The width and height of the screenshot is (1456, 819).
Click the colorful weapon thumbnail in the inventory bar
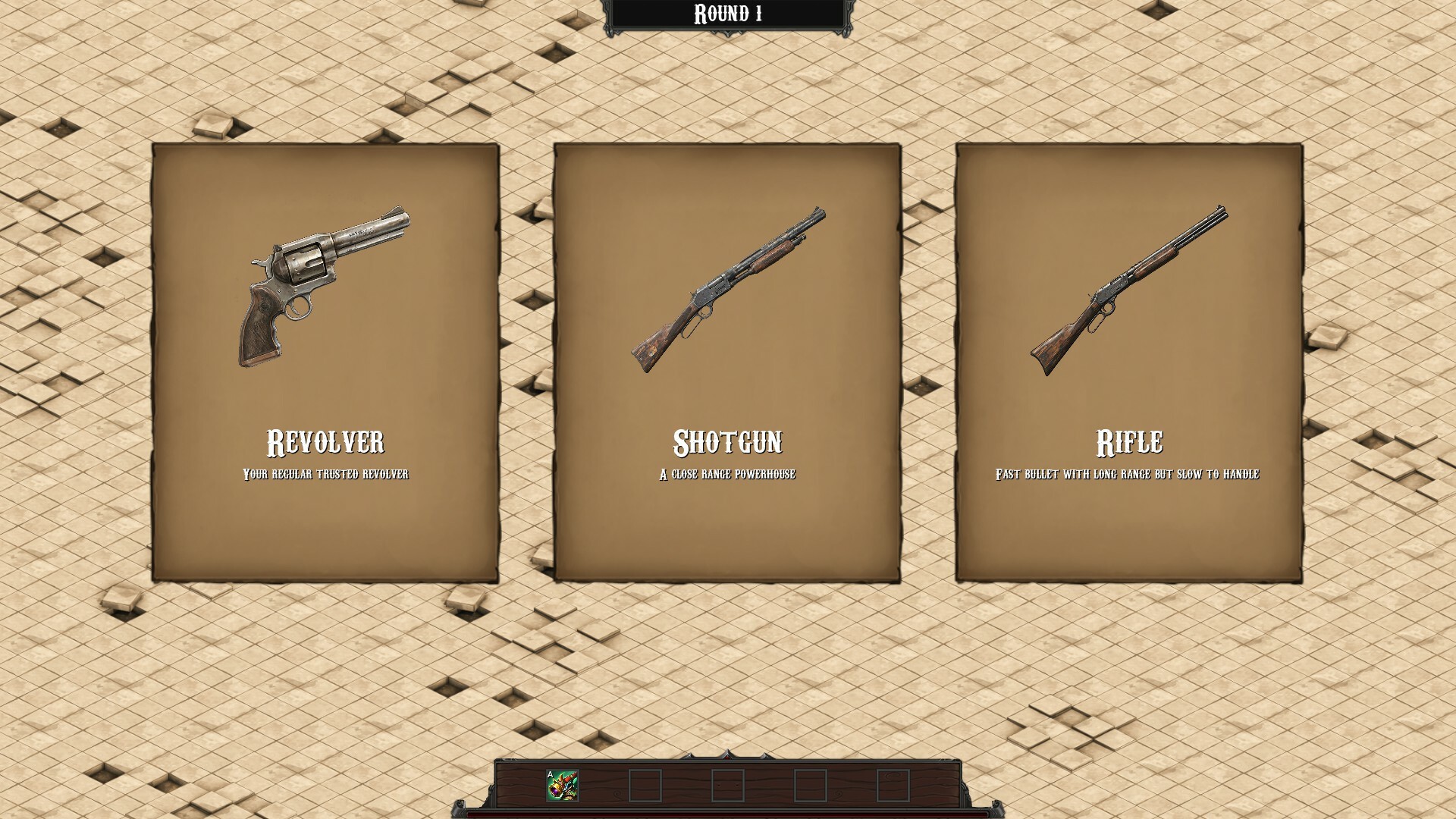tap(561, 785)
